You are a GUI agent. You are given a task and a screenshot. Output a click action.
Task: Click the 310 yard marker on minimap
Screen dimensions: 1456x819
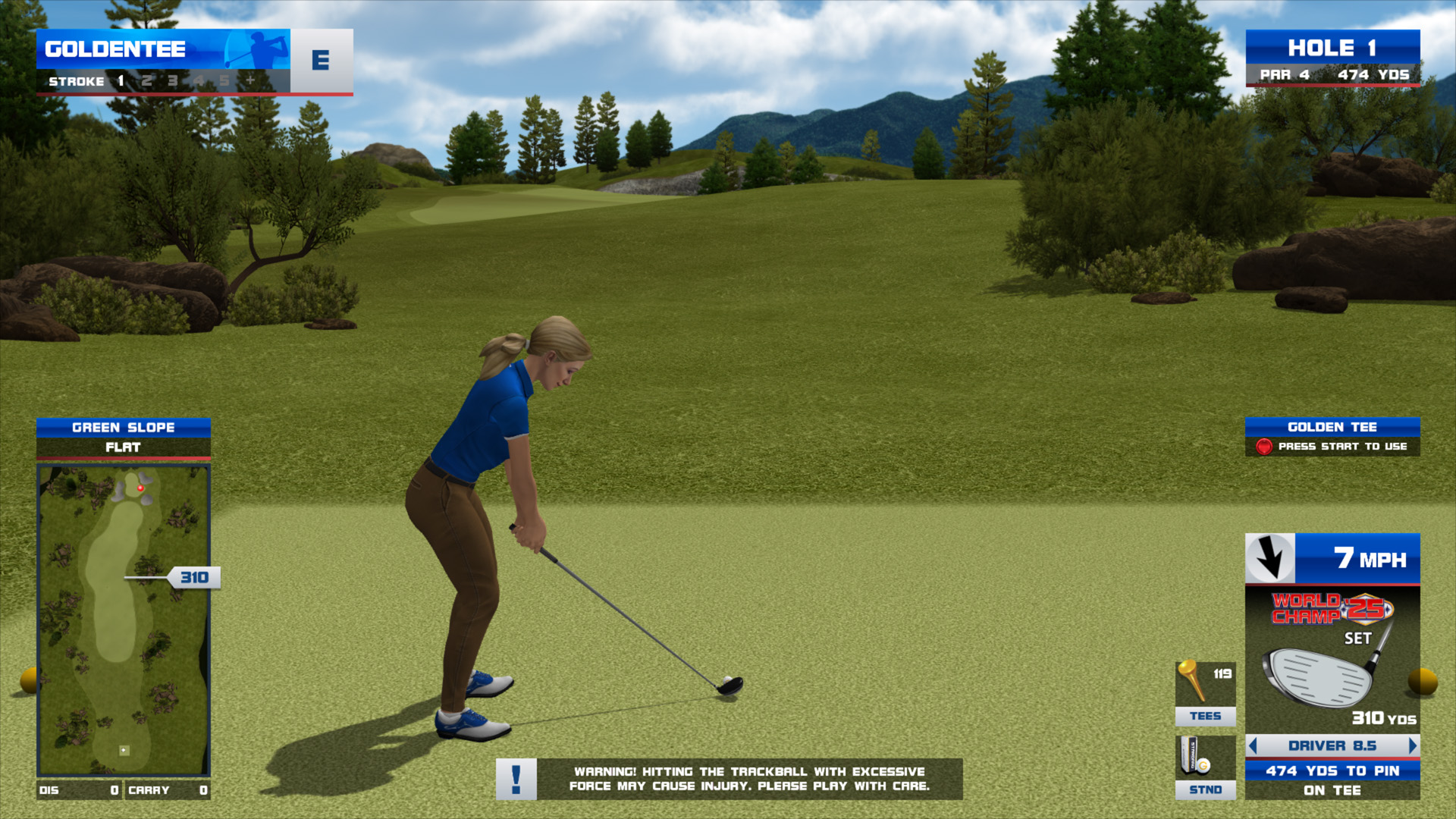pyautogui.click(x=194, y=578)
